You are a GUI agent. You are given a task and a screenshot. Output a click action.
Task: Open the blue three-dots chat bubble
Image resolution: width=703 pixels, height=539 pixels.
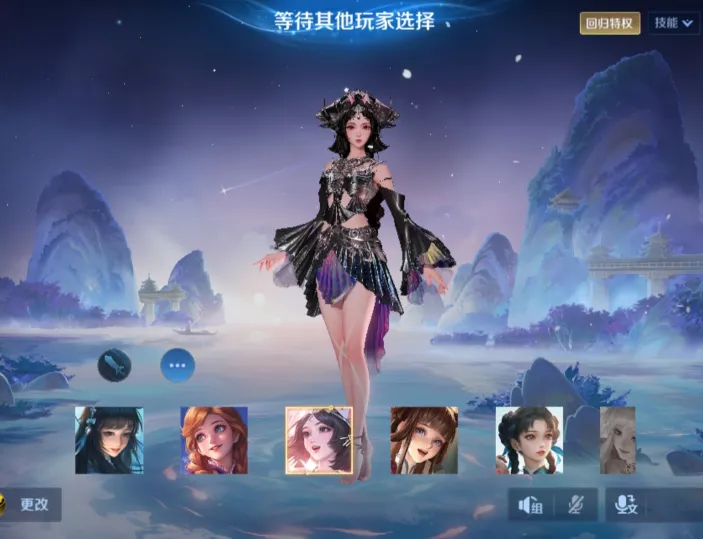[178, 366]
